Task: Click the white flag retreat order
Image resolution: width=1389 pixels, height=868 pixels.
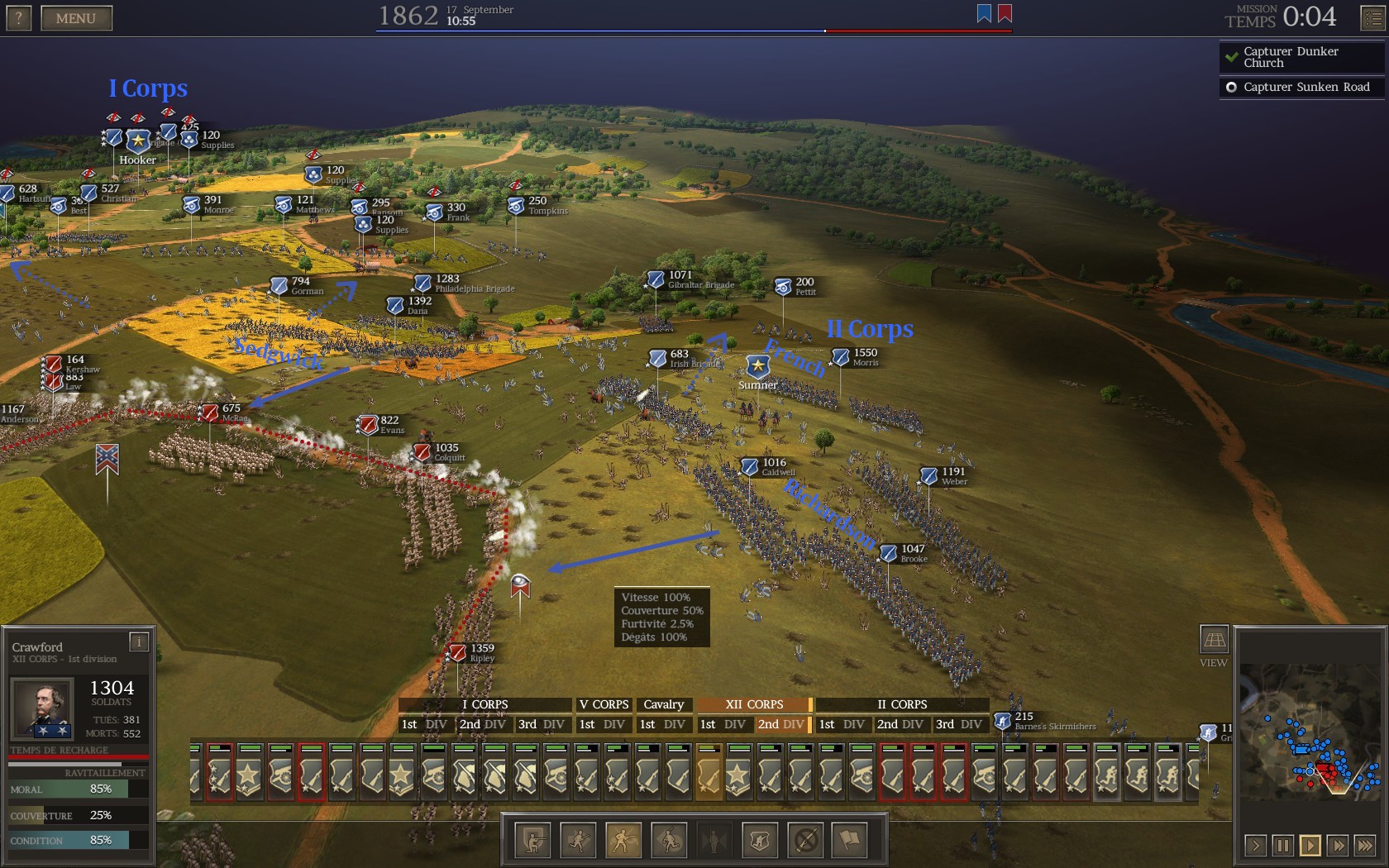Action: point(851,841)
